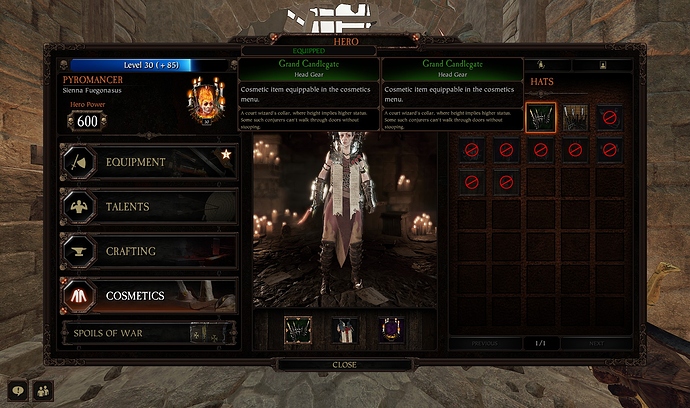Screen dimensions: 690x408
Task: Select the Cosmetics menu entry
Action: click(x=148, y=296)
